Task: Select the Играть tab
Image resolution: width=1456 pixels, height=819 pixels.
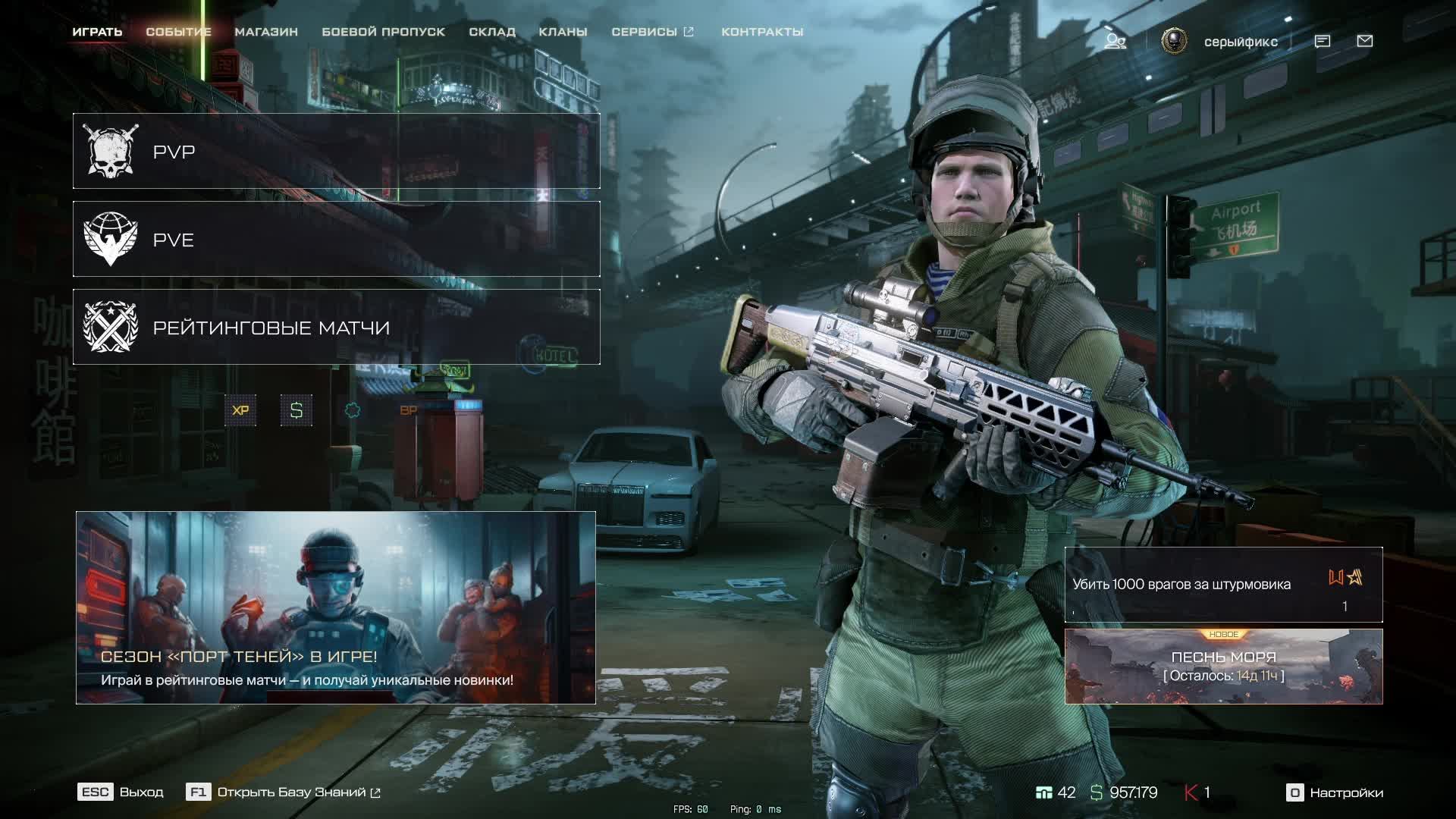Action: (97, 32)
